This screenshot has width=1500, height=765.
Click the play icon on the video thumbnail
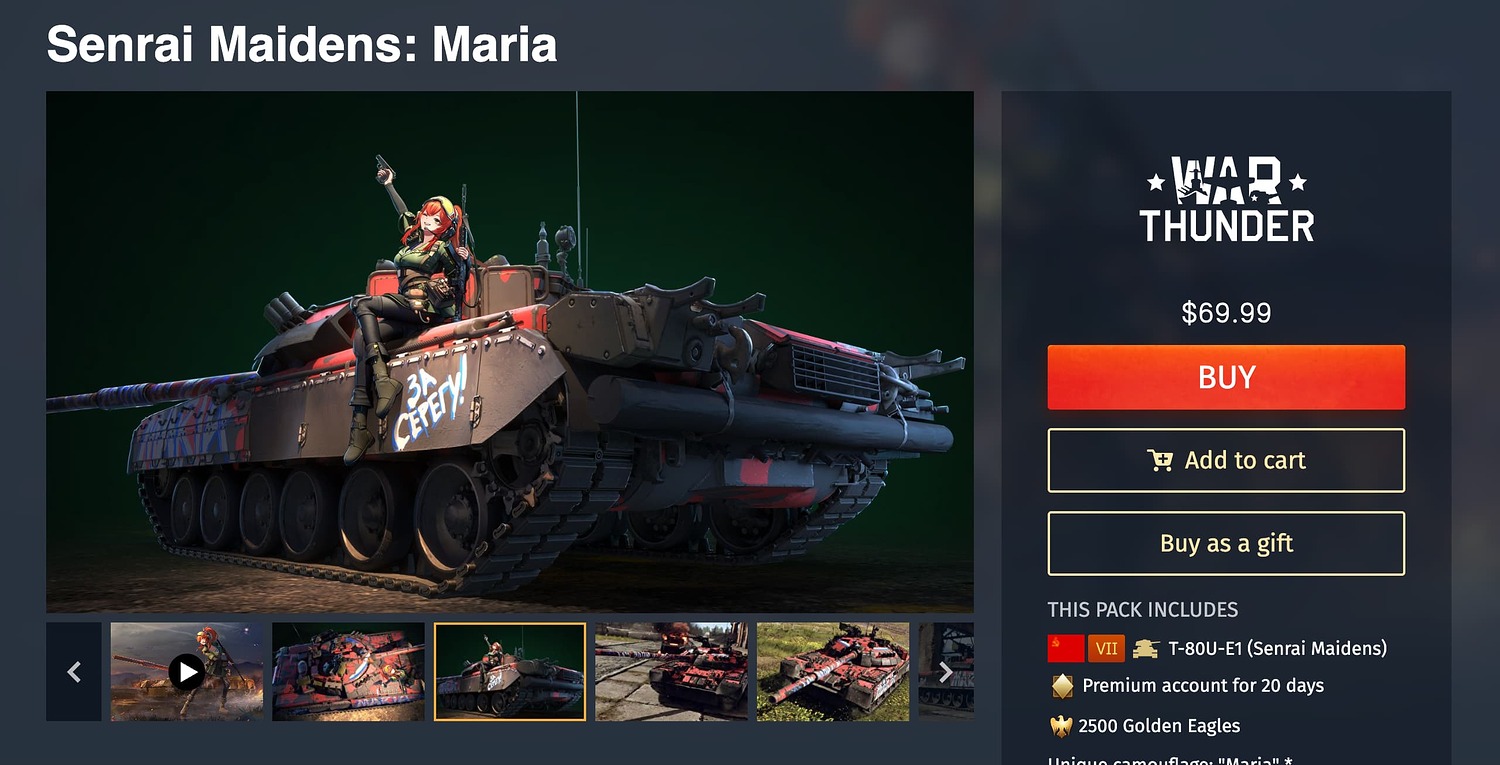click(x=186, y=671)
